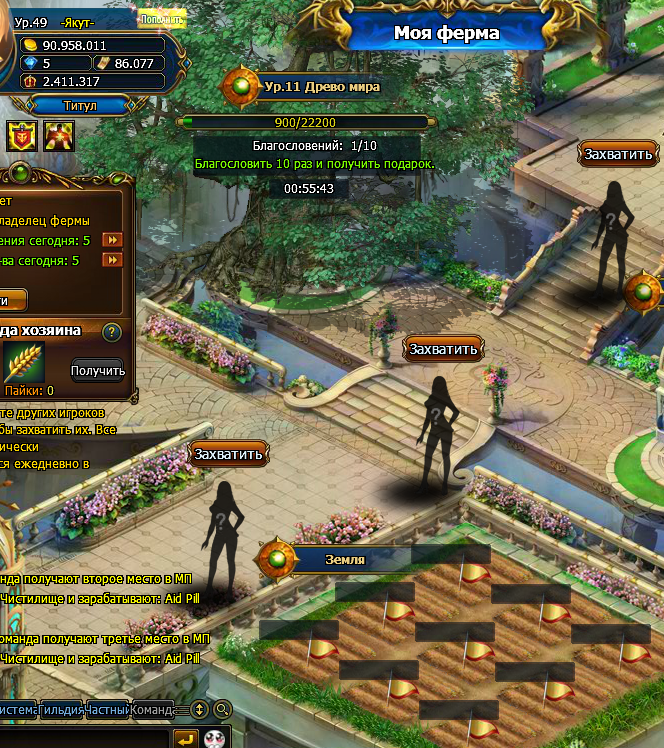The width and height of the screenshot is (664, 748).
Task: Toggle the chat window resize arrows
Action: tap(199, 710)
